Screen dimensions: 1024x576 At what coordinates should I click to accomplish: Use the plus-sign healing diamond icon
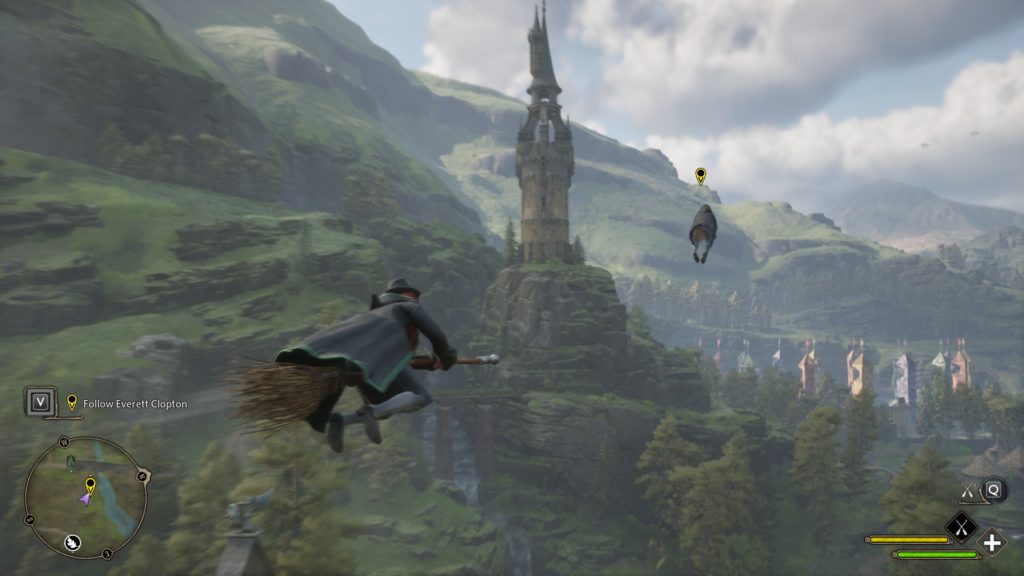click(992, 543)
